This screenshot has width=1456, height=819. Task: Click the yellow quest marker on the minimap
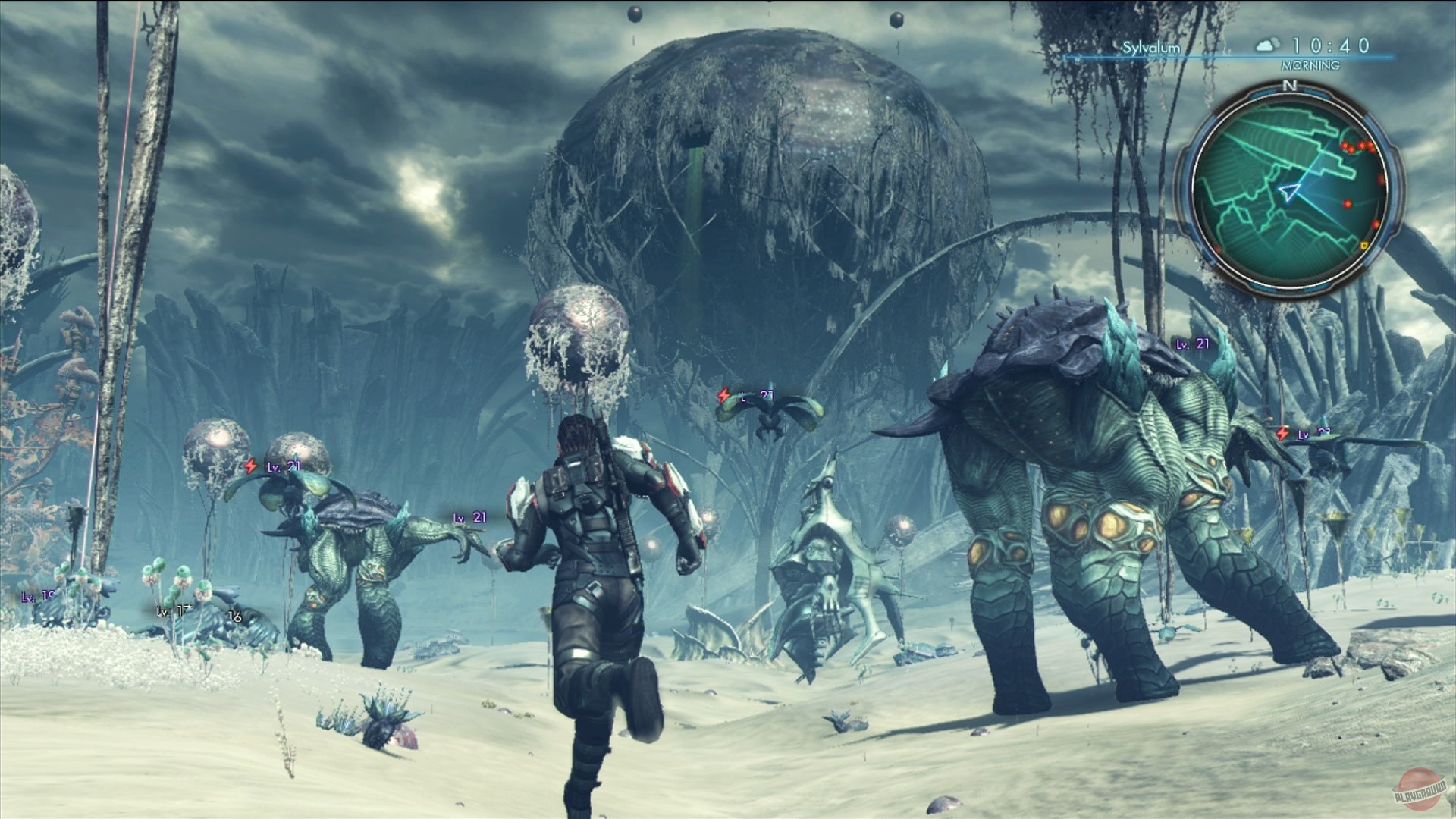click(x=1363, y=245)
